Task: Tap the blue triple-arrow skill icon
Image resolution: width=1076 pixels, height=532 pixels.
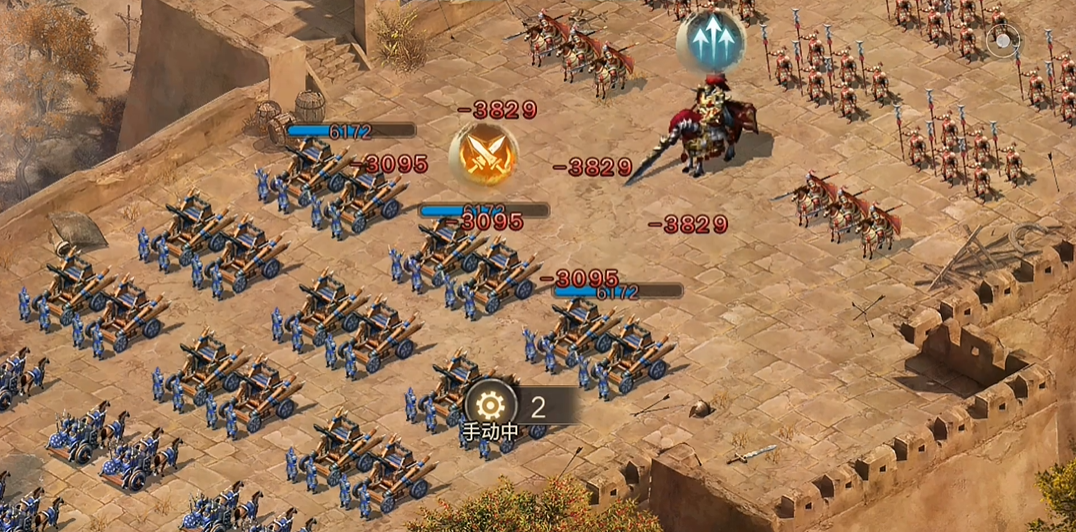Action: pos(710,42)
